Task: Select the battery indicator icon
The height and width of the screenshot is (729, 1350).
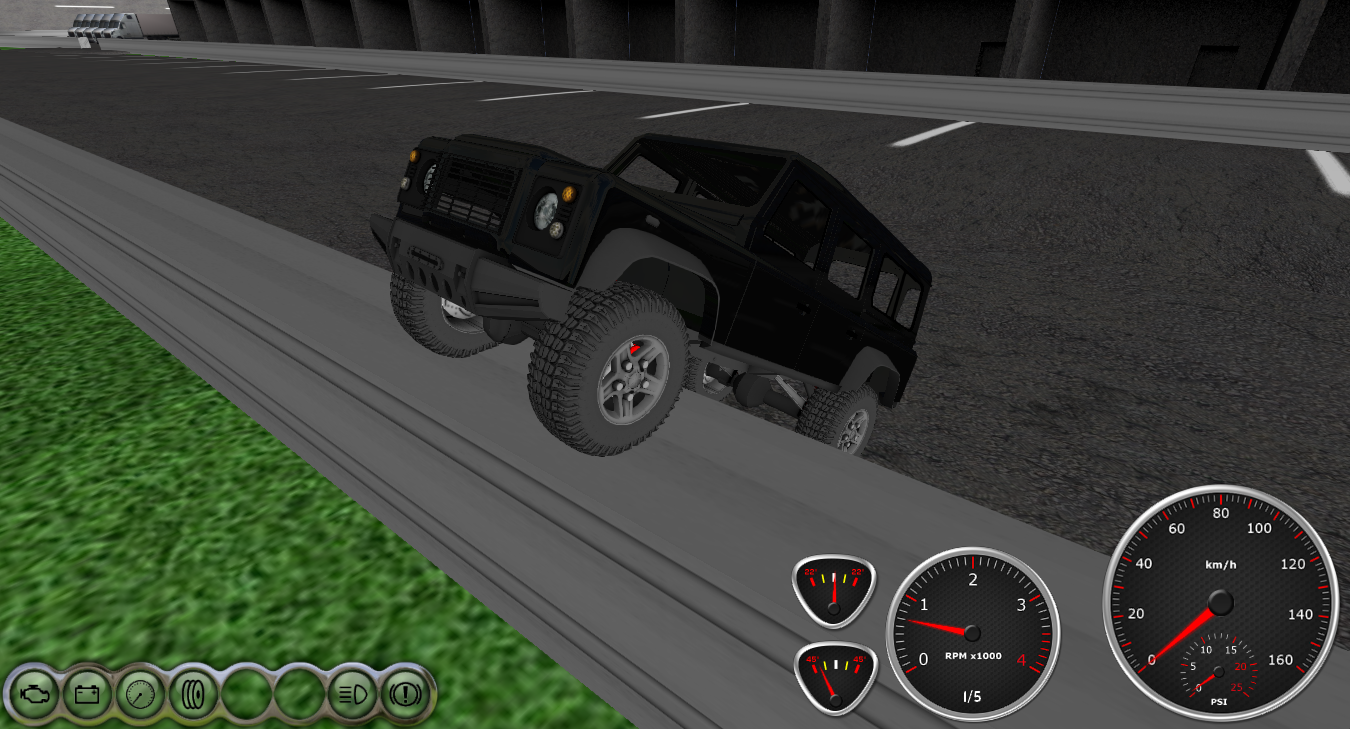Action: point(87,692)
